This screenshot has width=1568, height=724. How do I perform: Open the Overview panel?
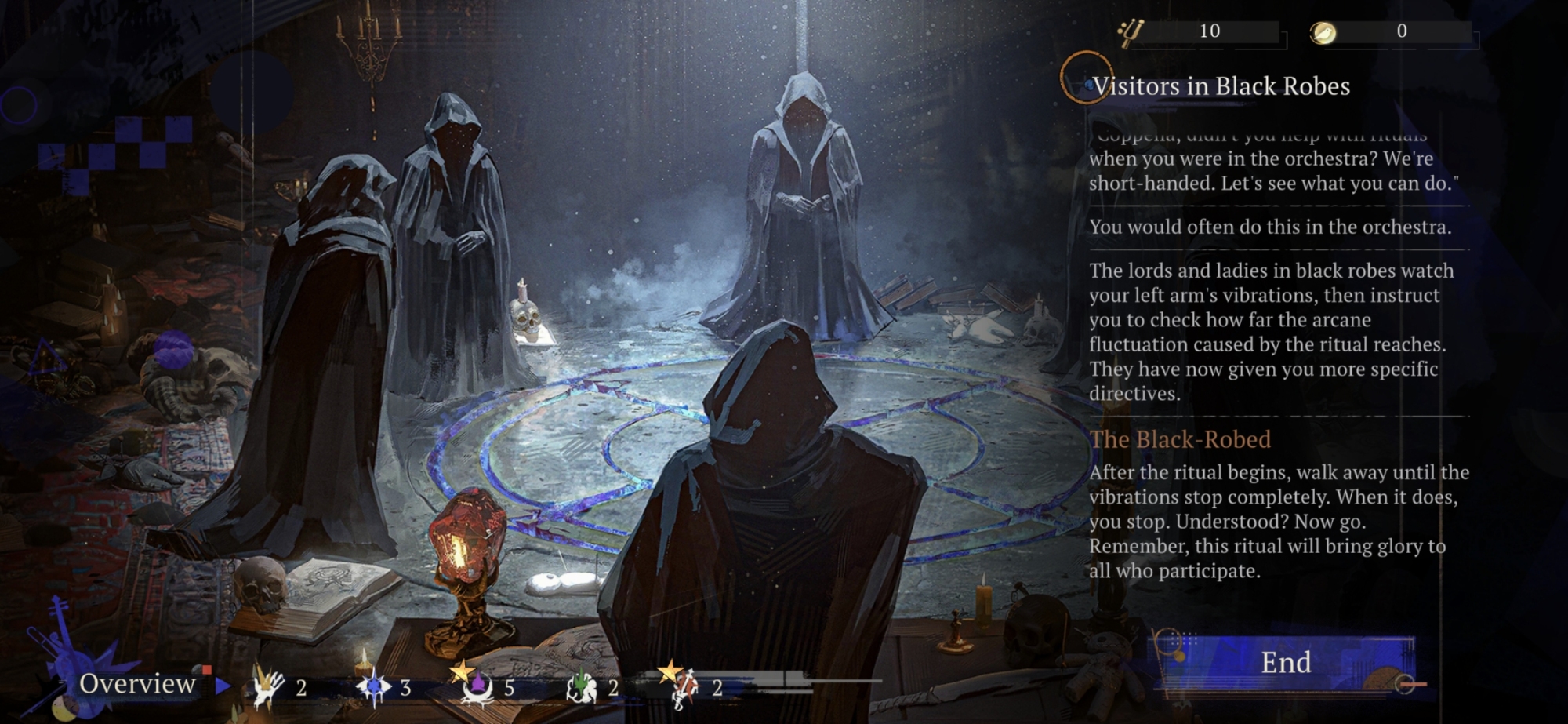pos(138,684)
